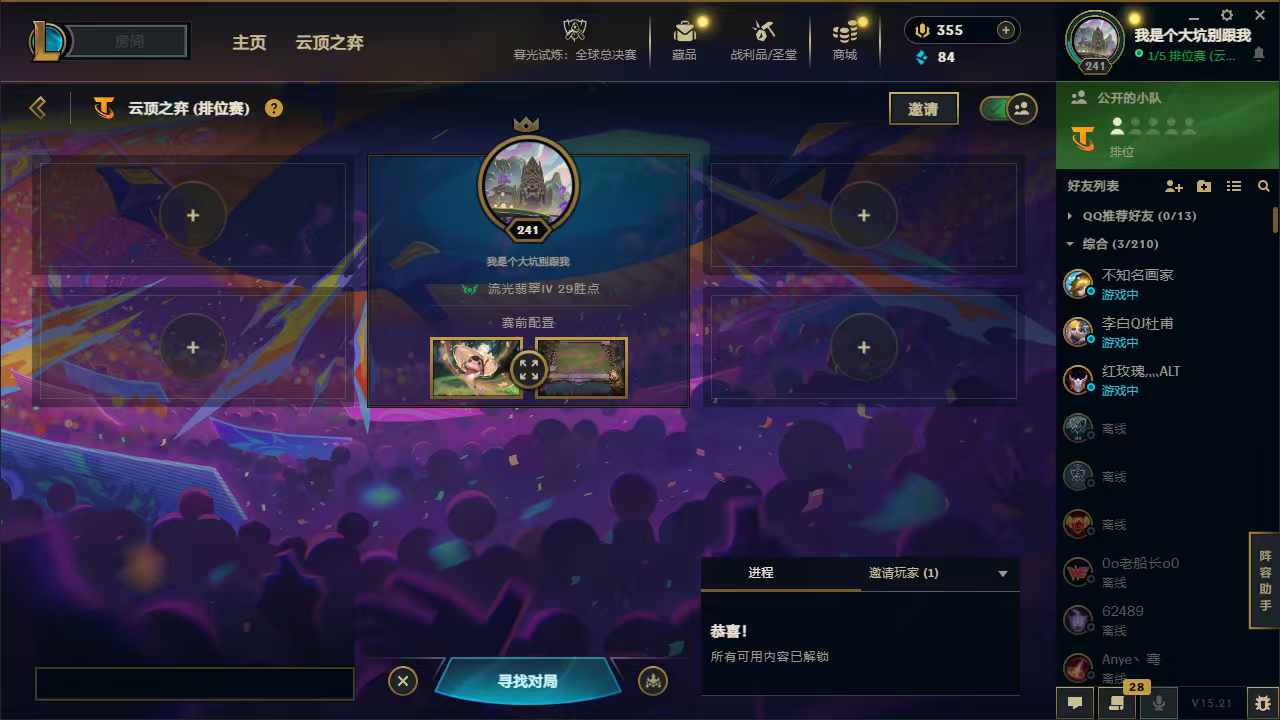1280x720 pixels.
Task: Expand the QQ推荐好友 section
Action: pos(1072,215)
